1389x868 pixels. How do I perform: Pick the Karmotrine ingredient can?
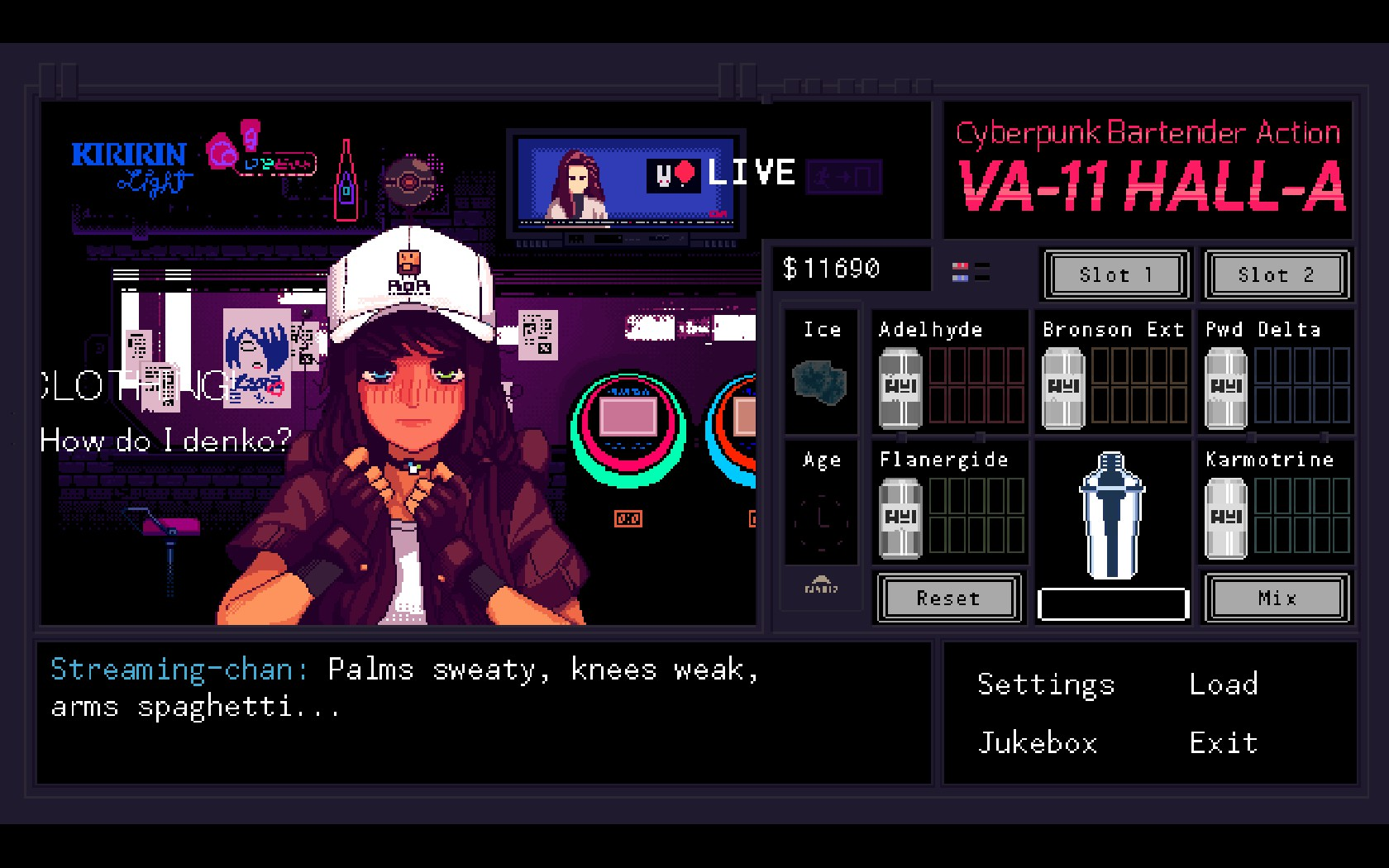point(1226,518)
